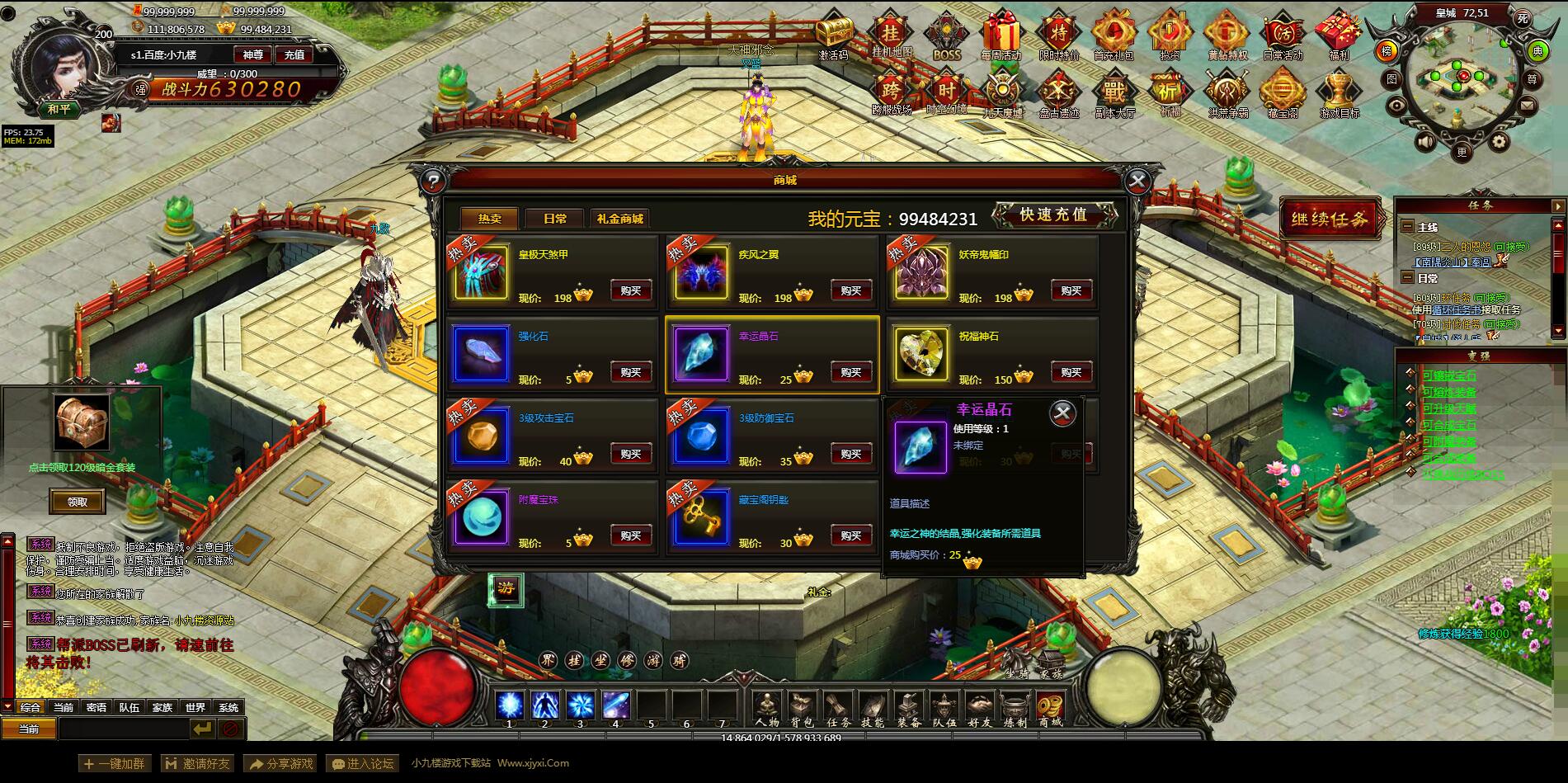The height and width of the screenshot is (783, 1568).
Task: Open the BOSS menu icon
Action: click(x=946, y=38)
